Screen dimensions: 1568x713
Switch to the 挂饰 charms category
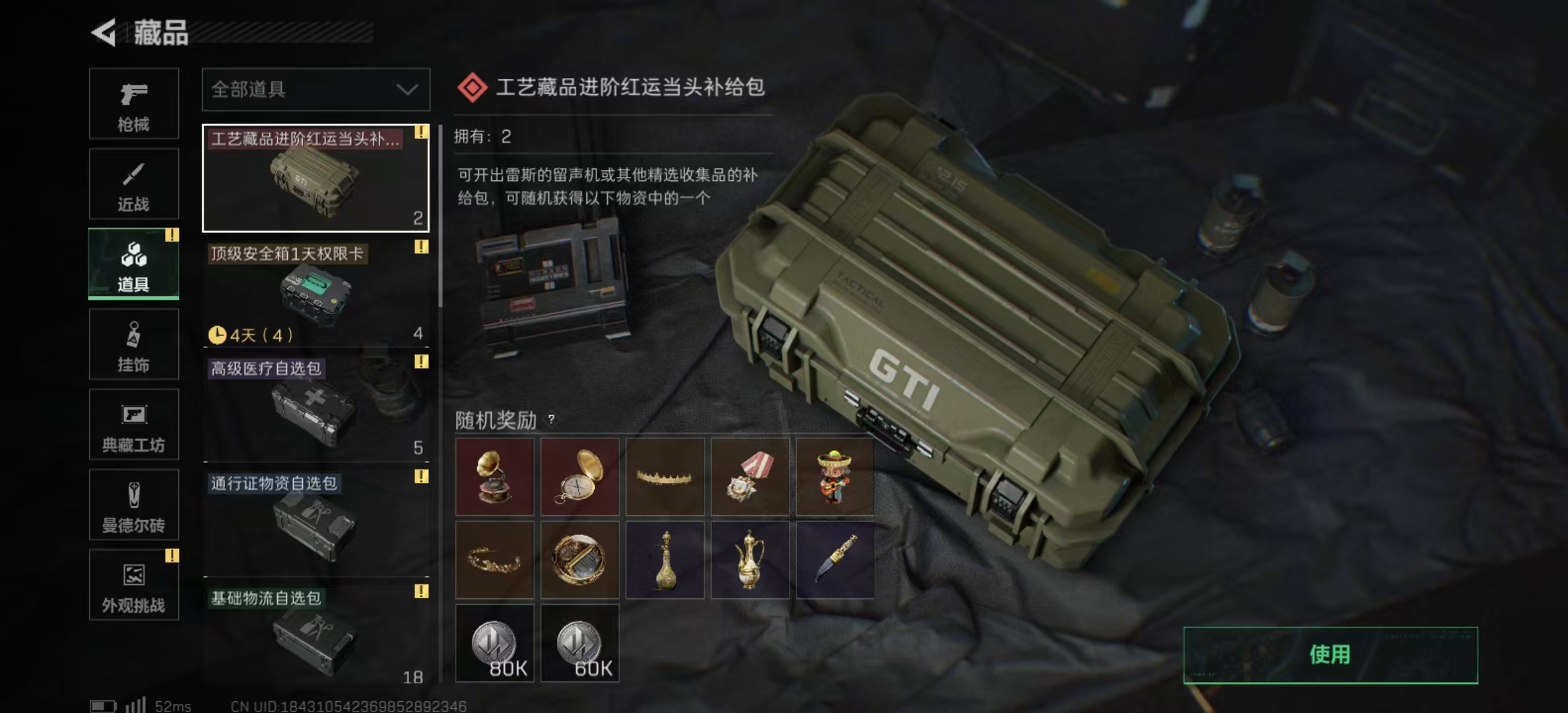[132, 343]
